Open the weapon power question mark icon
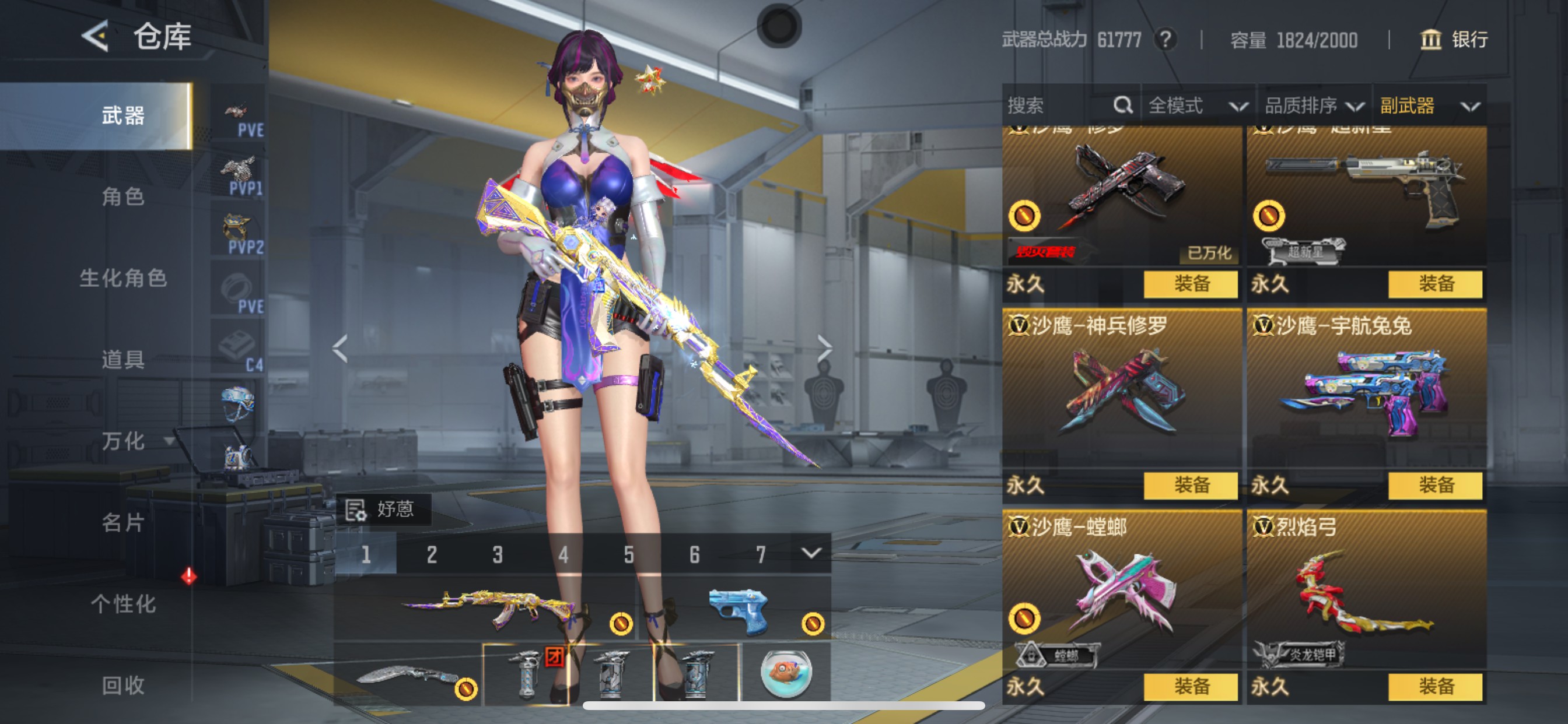 pyautogui.click(x=1165, y=40)
